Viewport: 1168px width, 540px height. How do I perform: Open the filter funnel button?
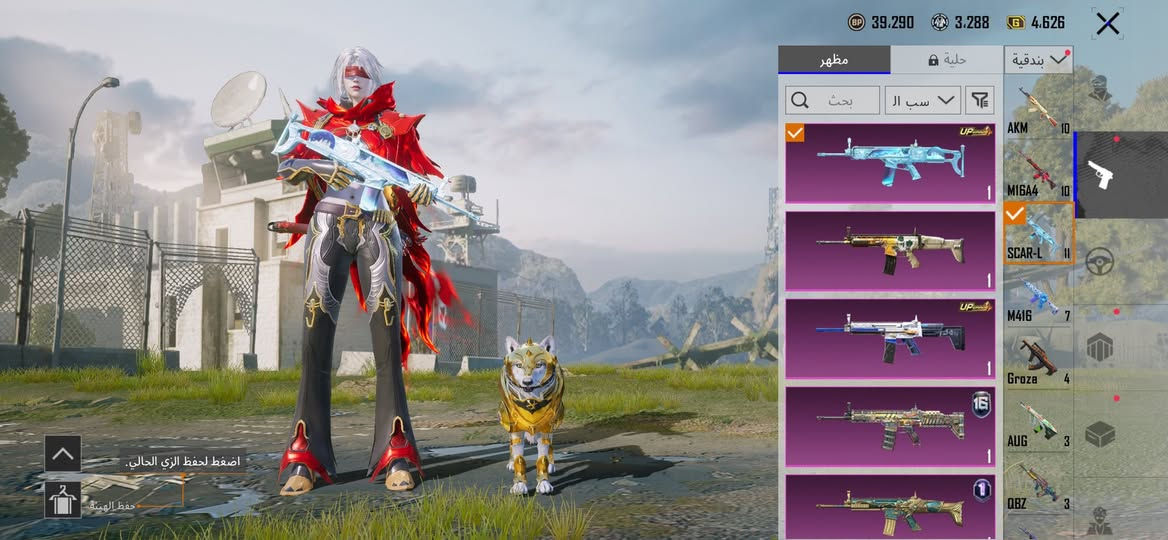coord(981,99)
